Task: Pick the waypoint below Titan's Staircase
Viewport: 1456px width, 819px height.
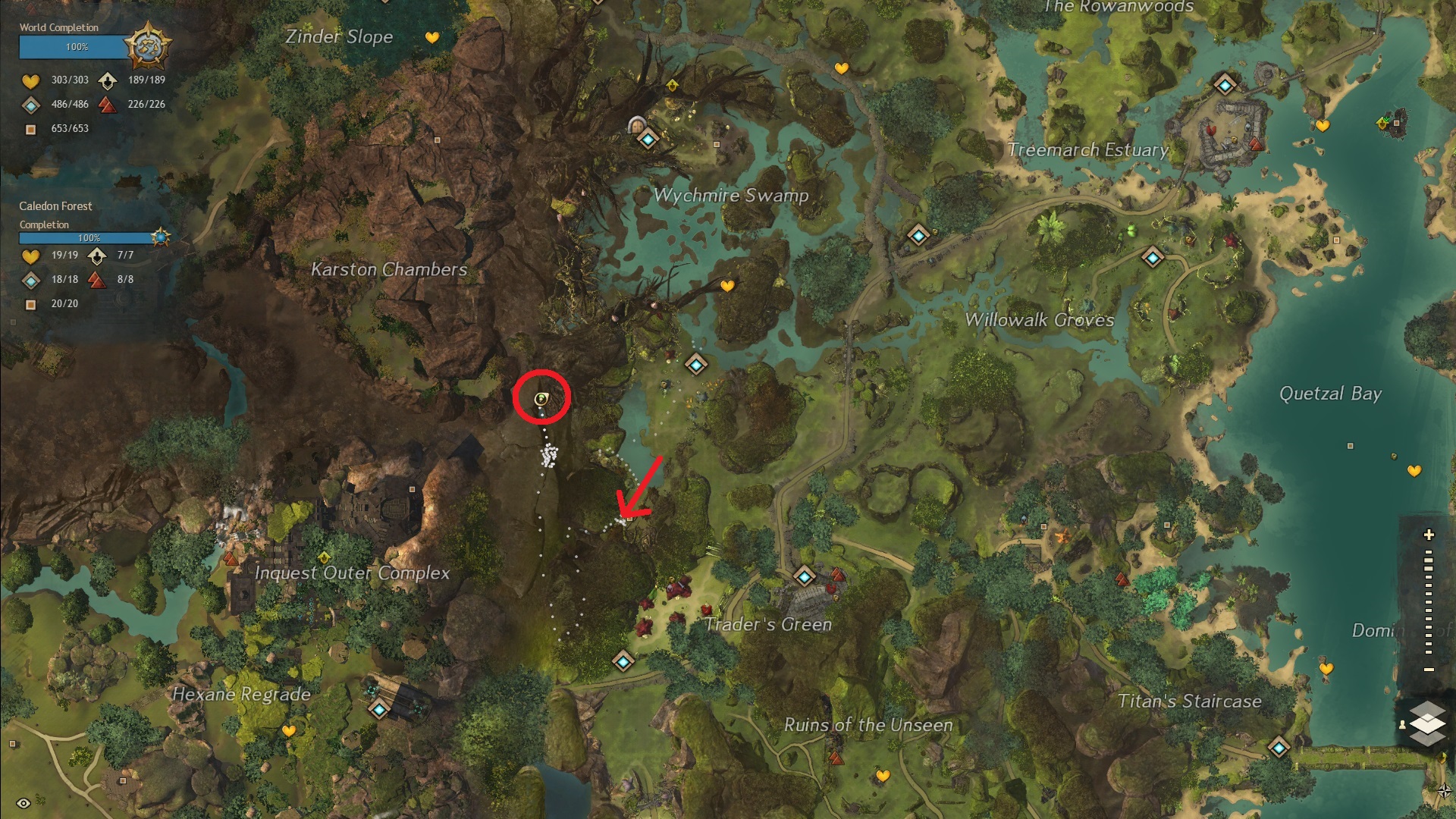Action: (1279, 748)
